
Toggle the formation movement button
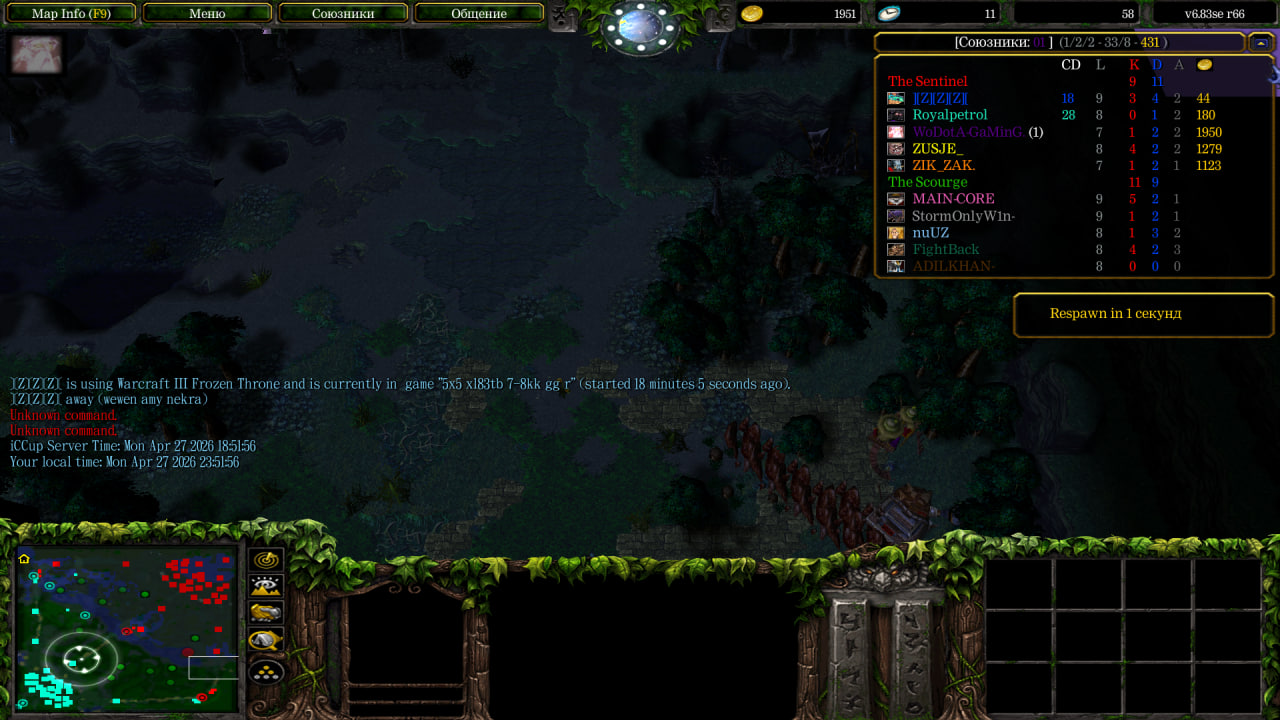point(266,670)
